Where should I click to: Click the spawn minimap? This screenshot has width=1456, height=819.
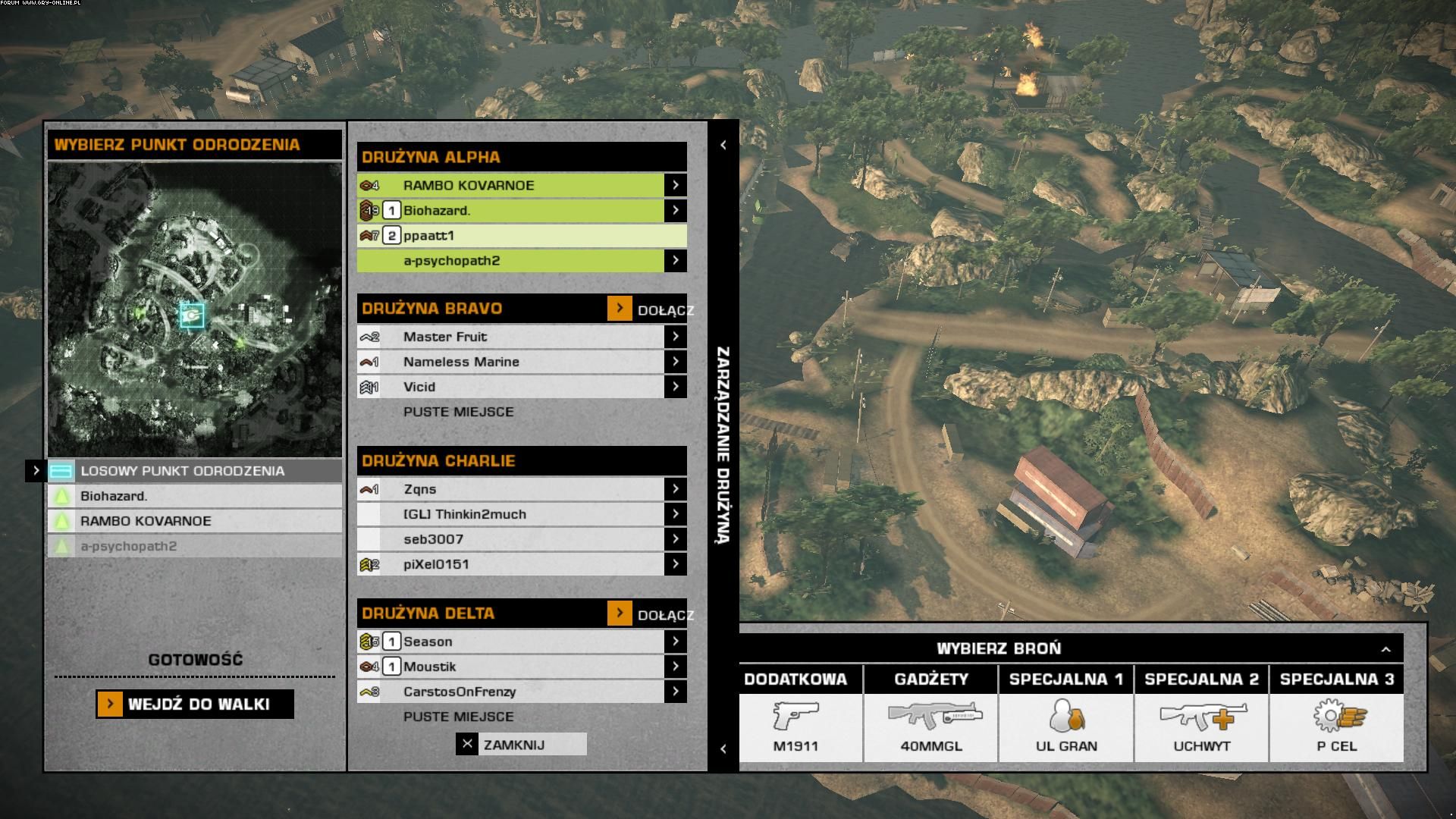pos(194,309)
